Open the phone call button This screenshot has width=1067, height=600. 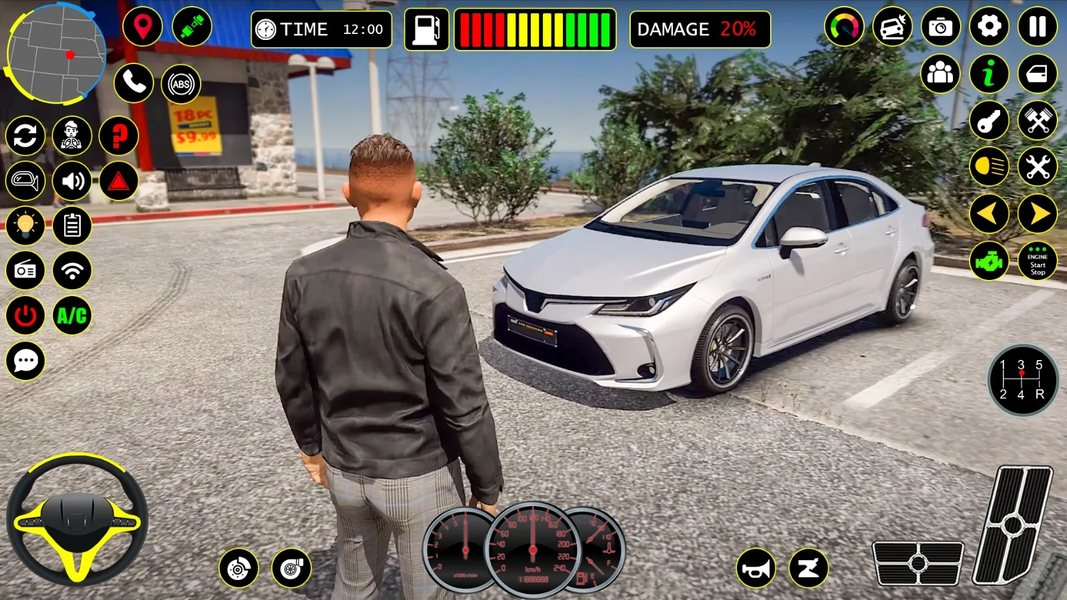(133, 83)
